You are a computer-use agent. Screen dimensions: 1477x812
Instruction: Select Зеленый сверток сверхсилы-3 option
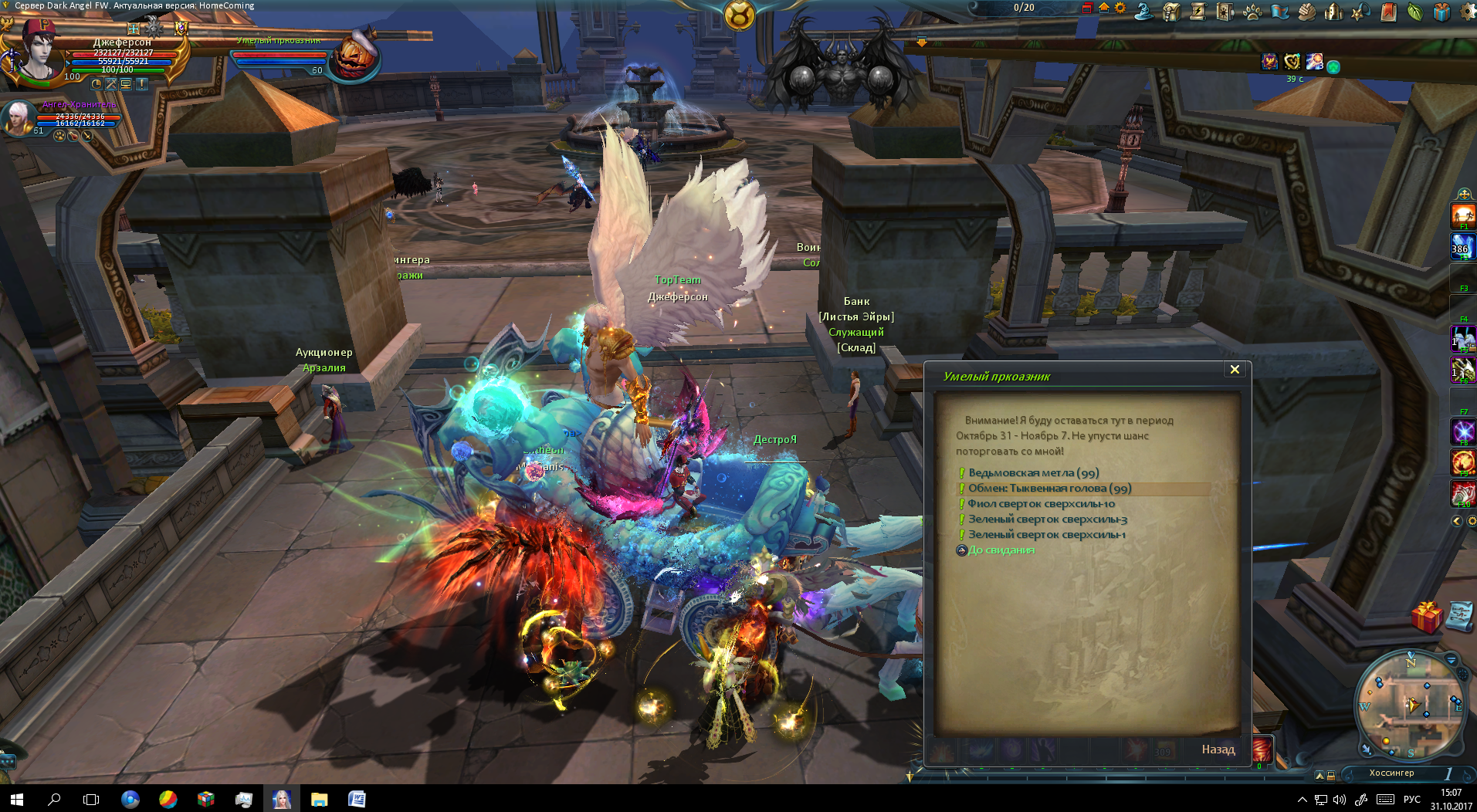point(1047,519)
